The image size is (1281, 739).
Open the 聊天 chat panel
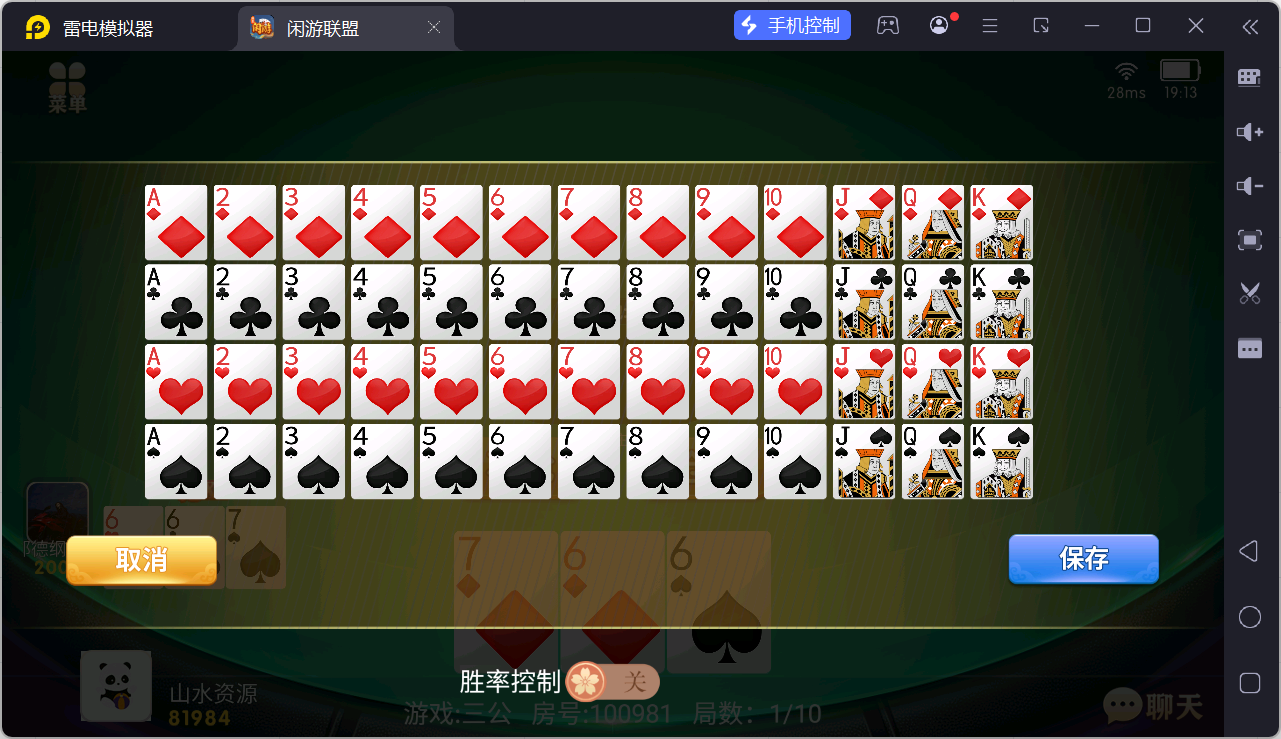click(1153, 707)
